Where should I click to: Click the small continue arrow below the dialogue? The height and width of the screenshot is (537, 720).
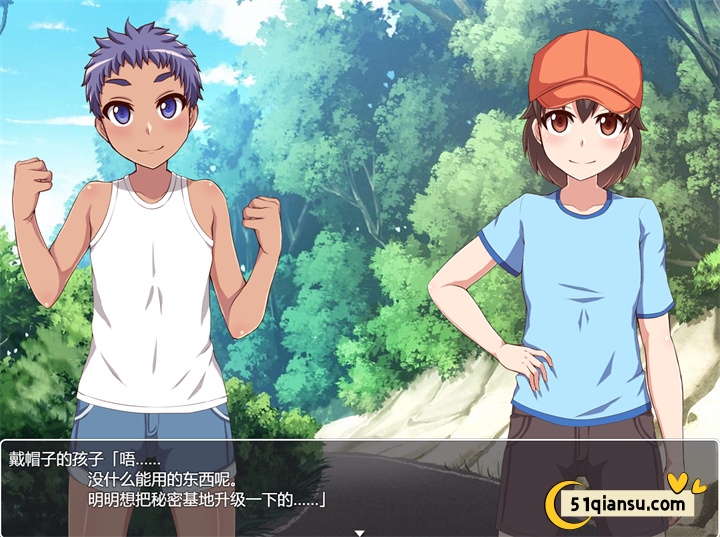[x=360, y=532]
